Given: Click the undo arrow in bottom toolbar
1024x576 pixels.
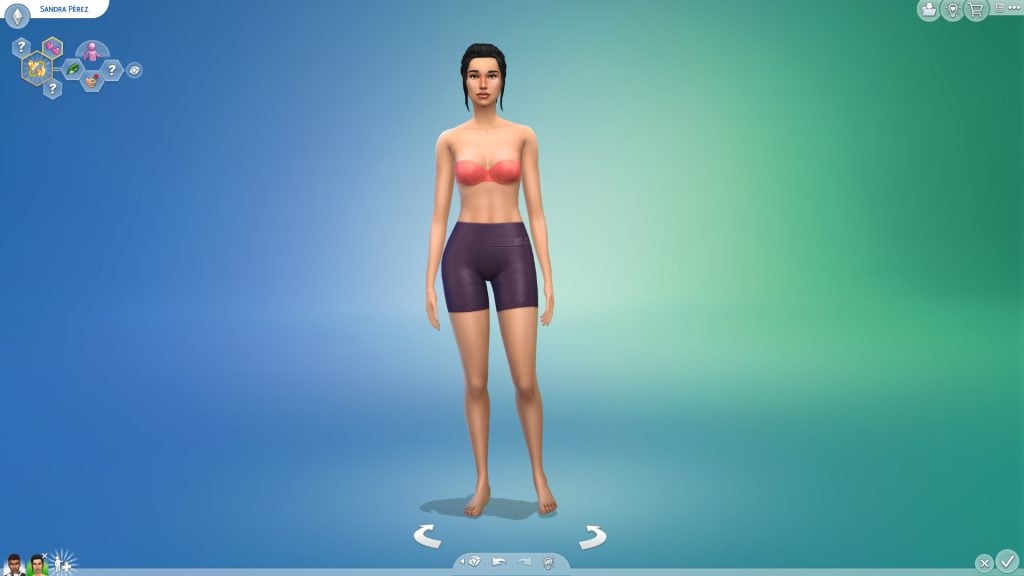Looking at the screenshot, I should coord(499,562).
